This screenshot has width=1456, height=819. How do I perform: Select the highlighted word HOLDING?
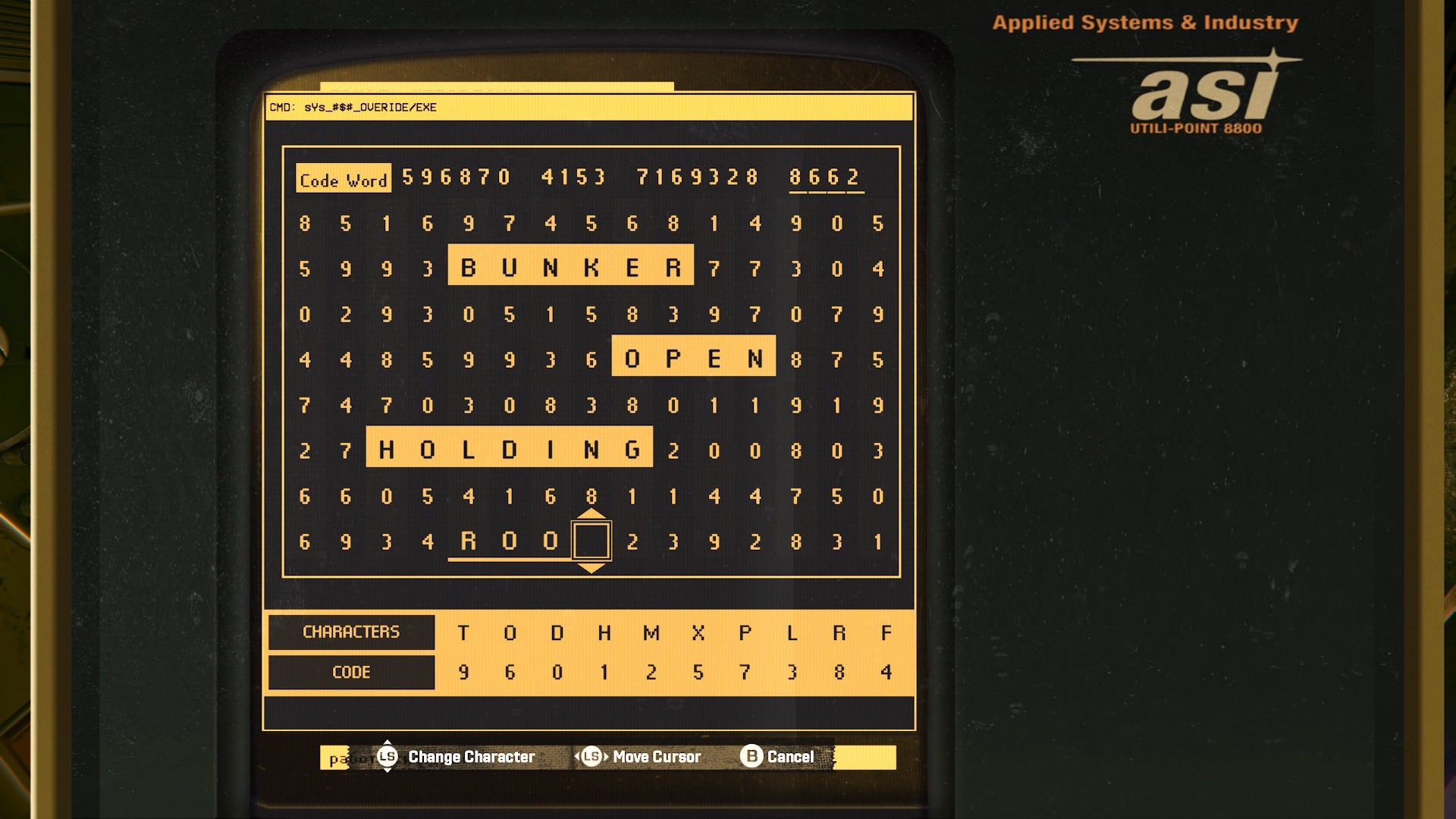[507, 447]
